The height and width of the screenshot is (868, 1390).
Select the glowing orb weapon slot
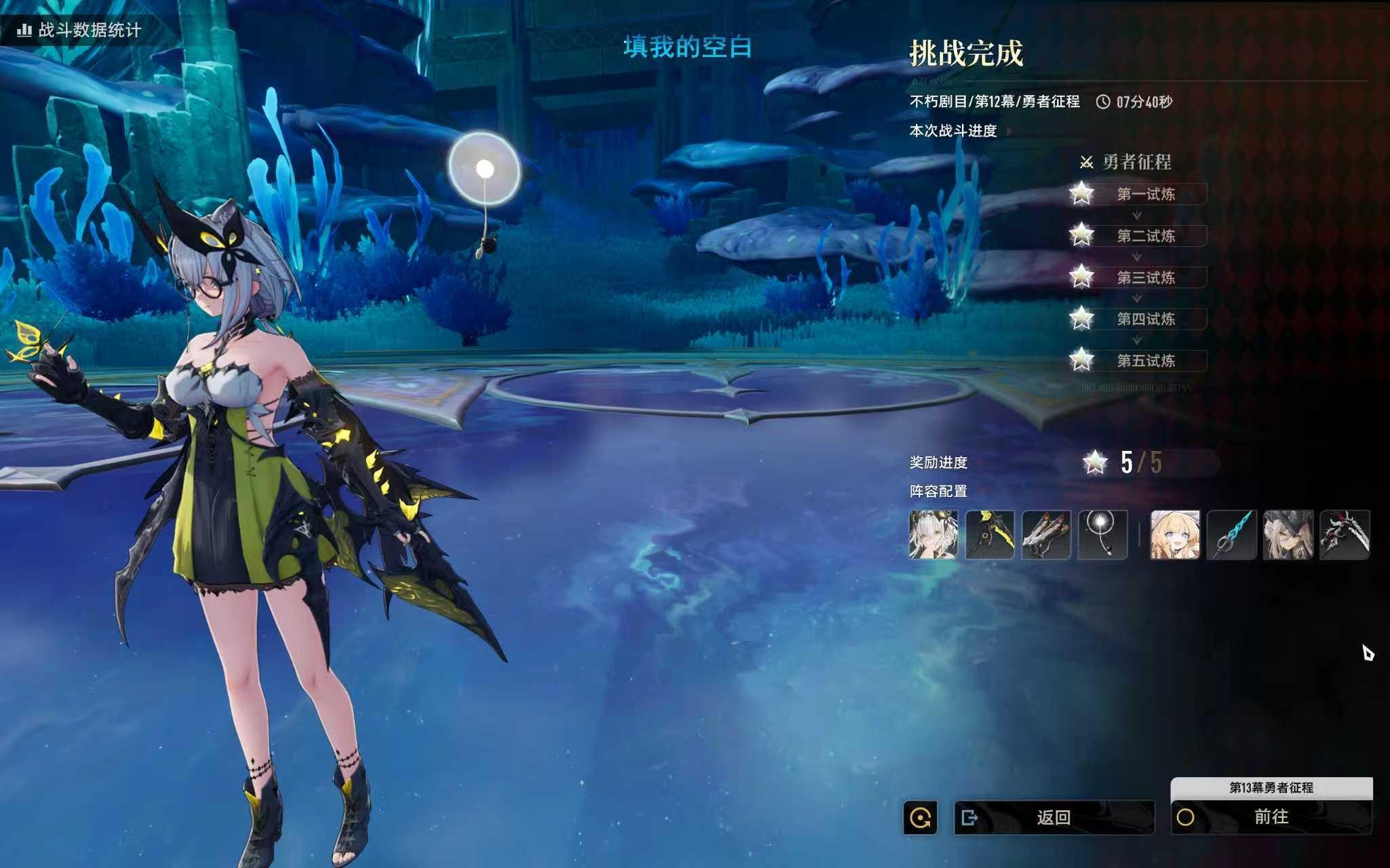[x=1102, y=535]
